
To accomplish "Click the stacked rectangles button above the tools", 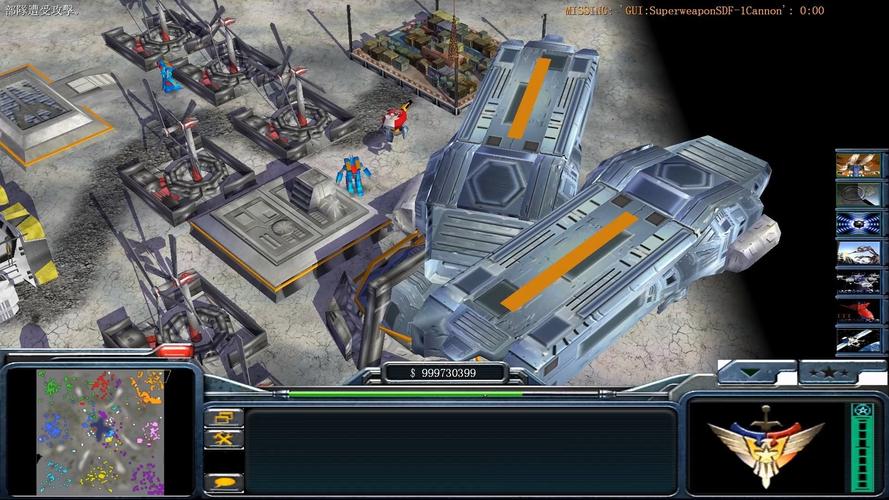I will pos(223,417).
